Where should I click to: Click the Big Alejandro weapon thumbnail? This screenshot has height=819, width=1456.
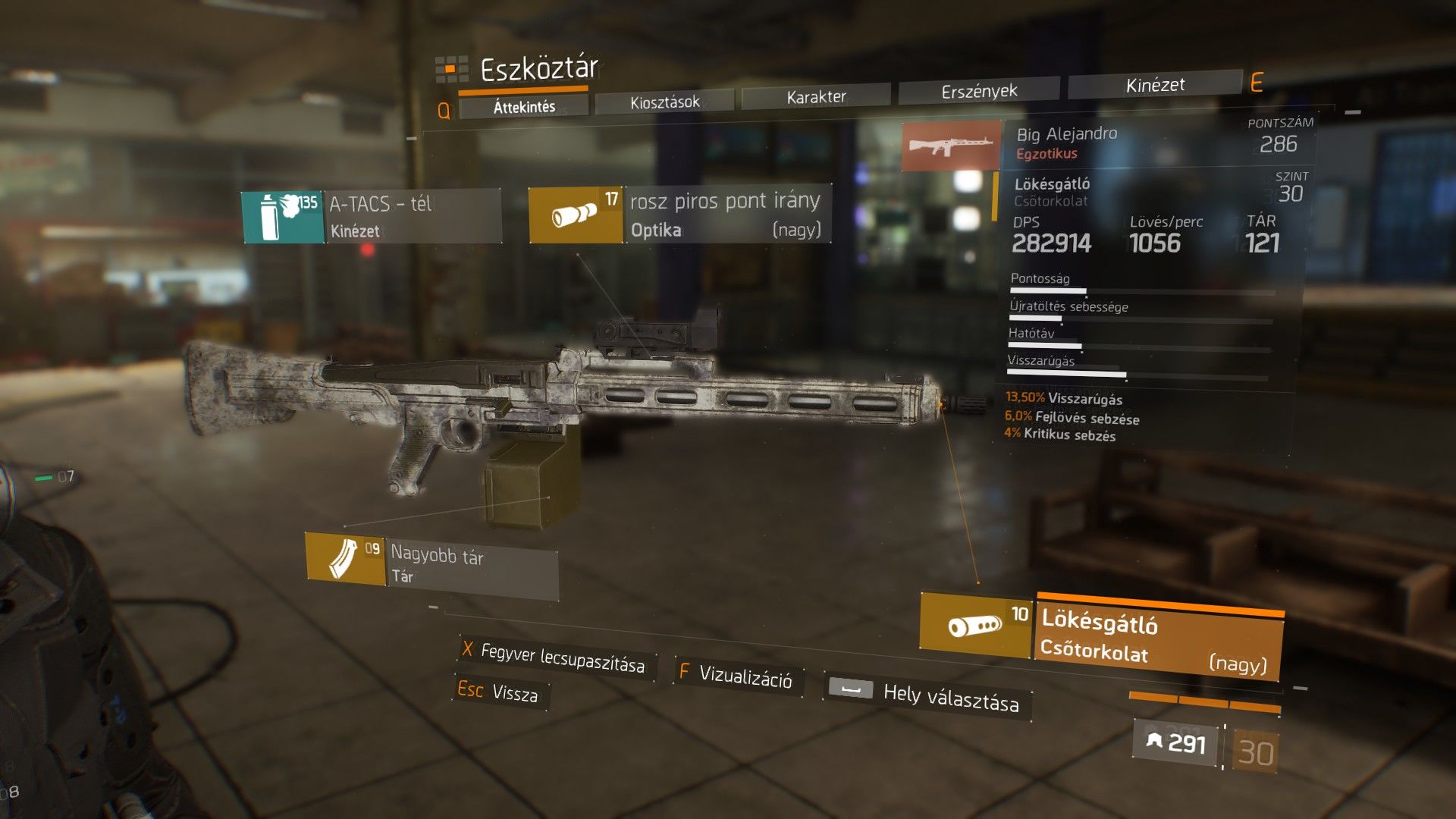[x=952, y=145]
